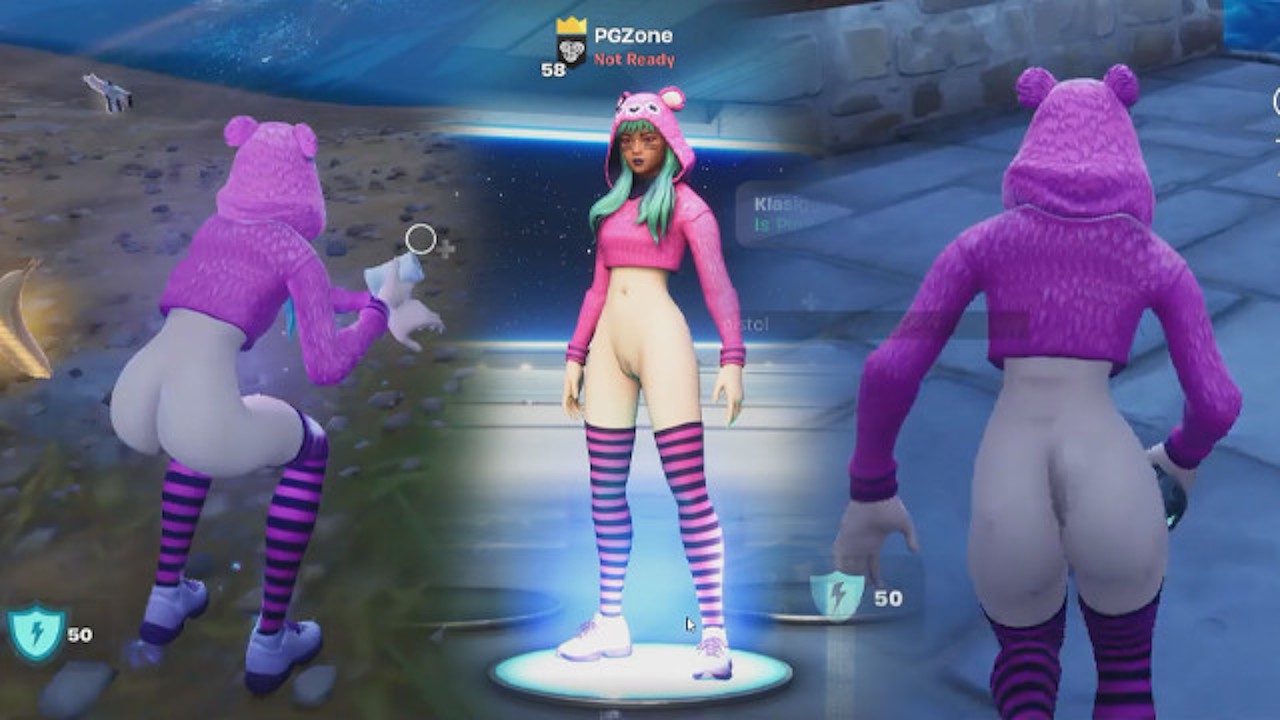Select the PGZone player name
This screenshot has width=1280, height=720.
click(634, 33)
